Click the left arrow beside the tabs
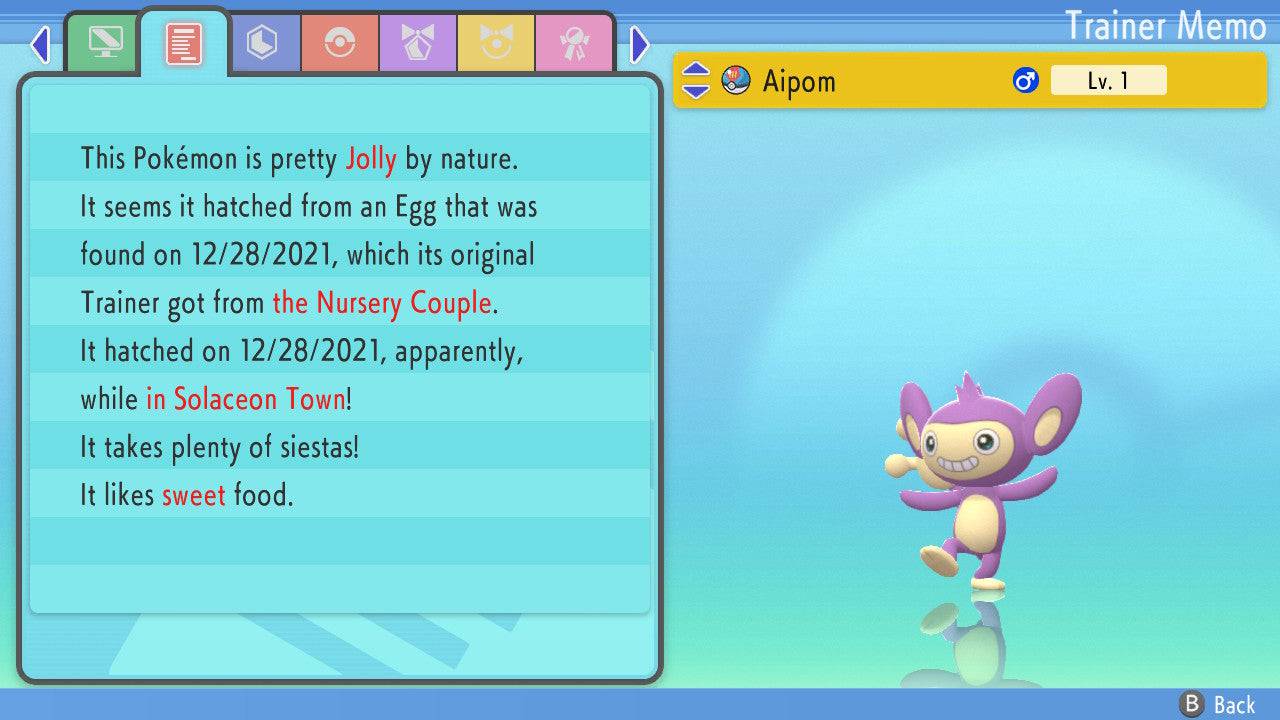Viewport: 1280px width, 720px height. click(x=40, y=44)
